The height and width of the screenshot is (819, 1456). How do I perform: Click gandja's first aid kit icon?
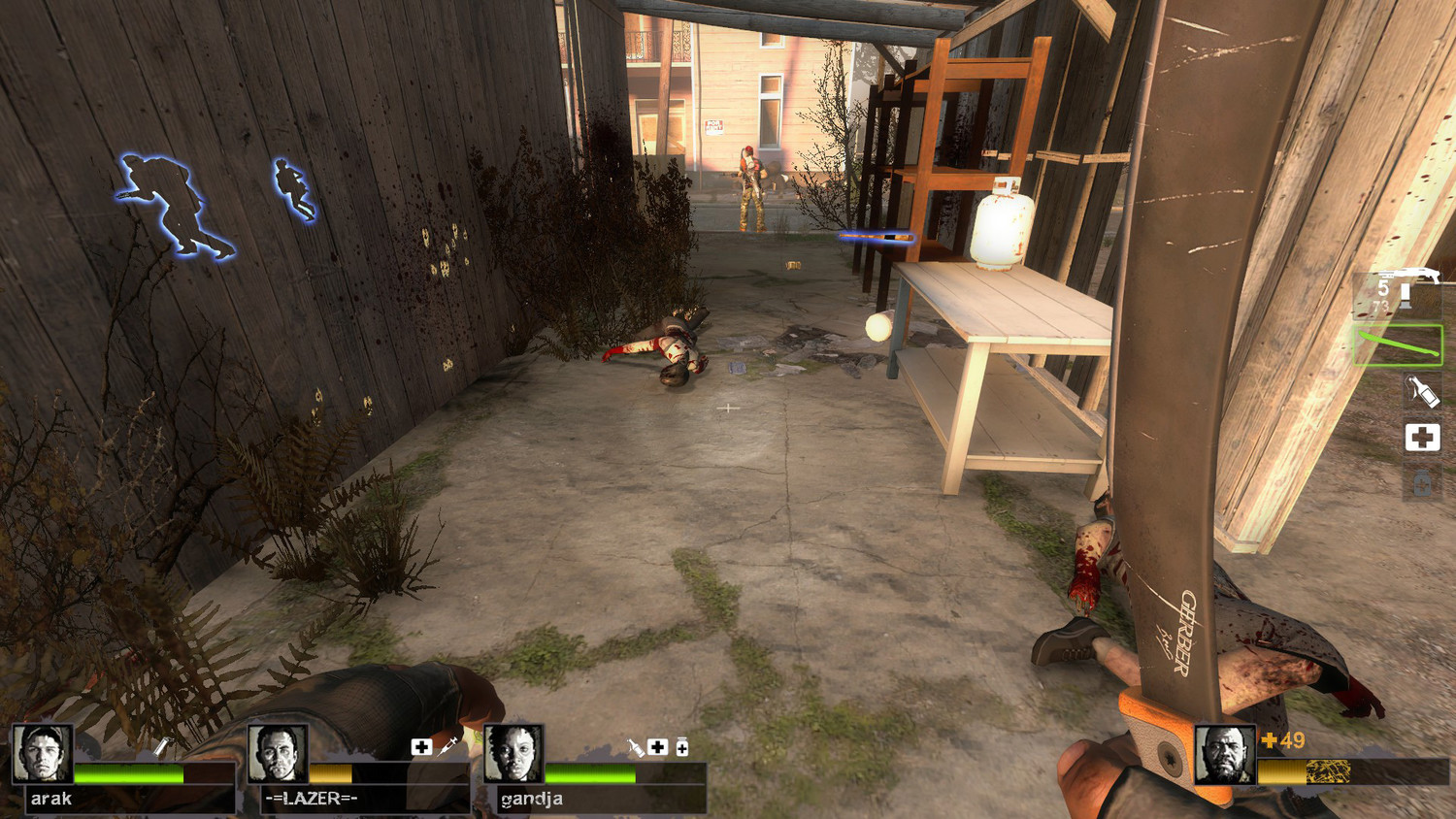pyautogui.click(x=658, y=746)
